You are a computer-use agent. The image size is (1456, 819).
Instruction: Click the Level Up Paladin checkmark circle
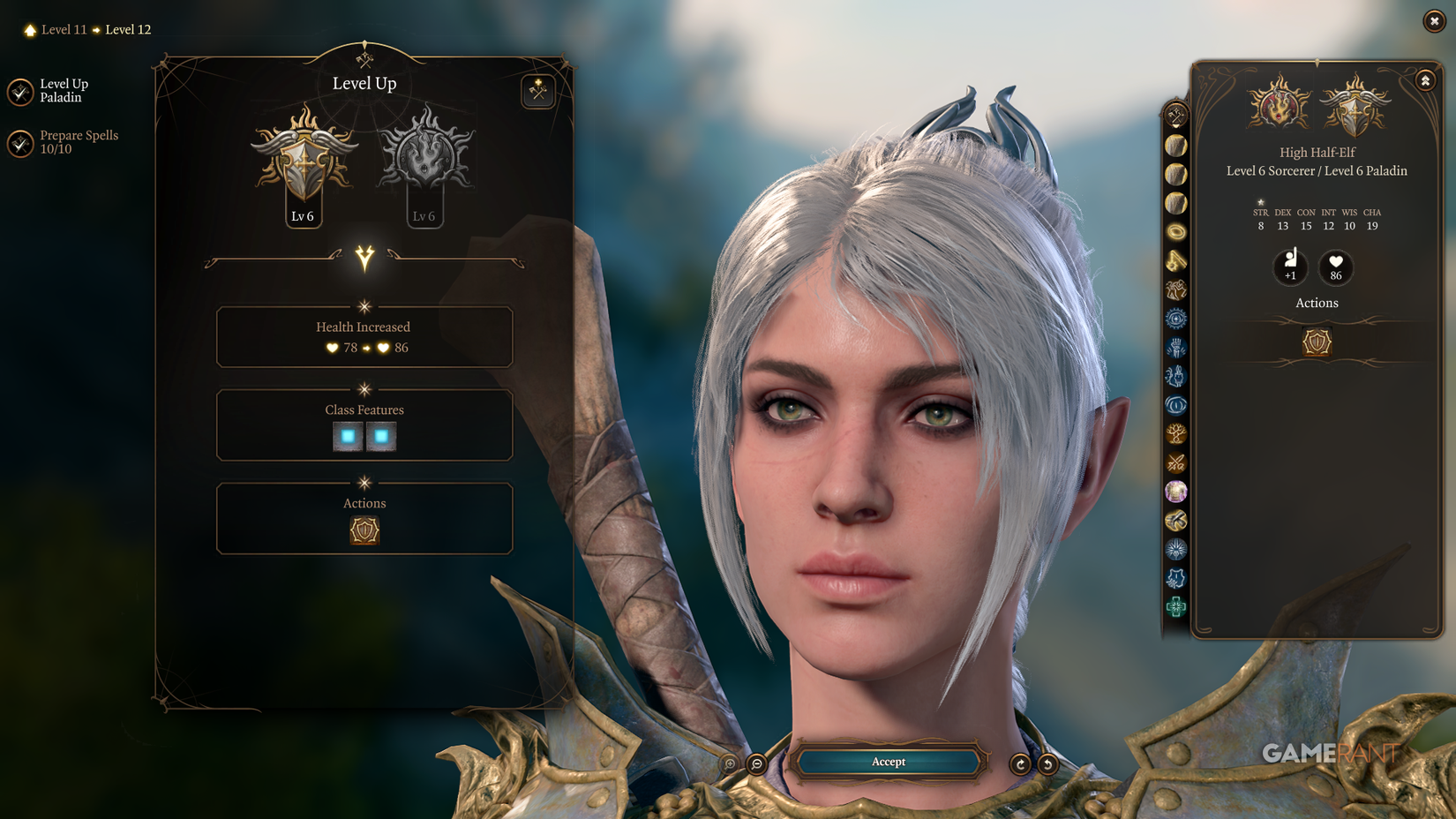pyautogui.click(x=21, y=92)
